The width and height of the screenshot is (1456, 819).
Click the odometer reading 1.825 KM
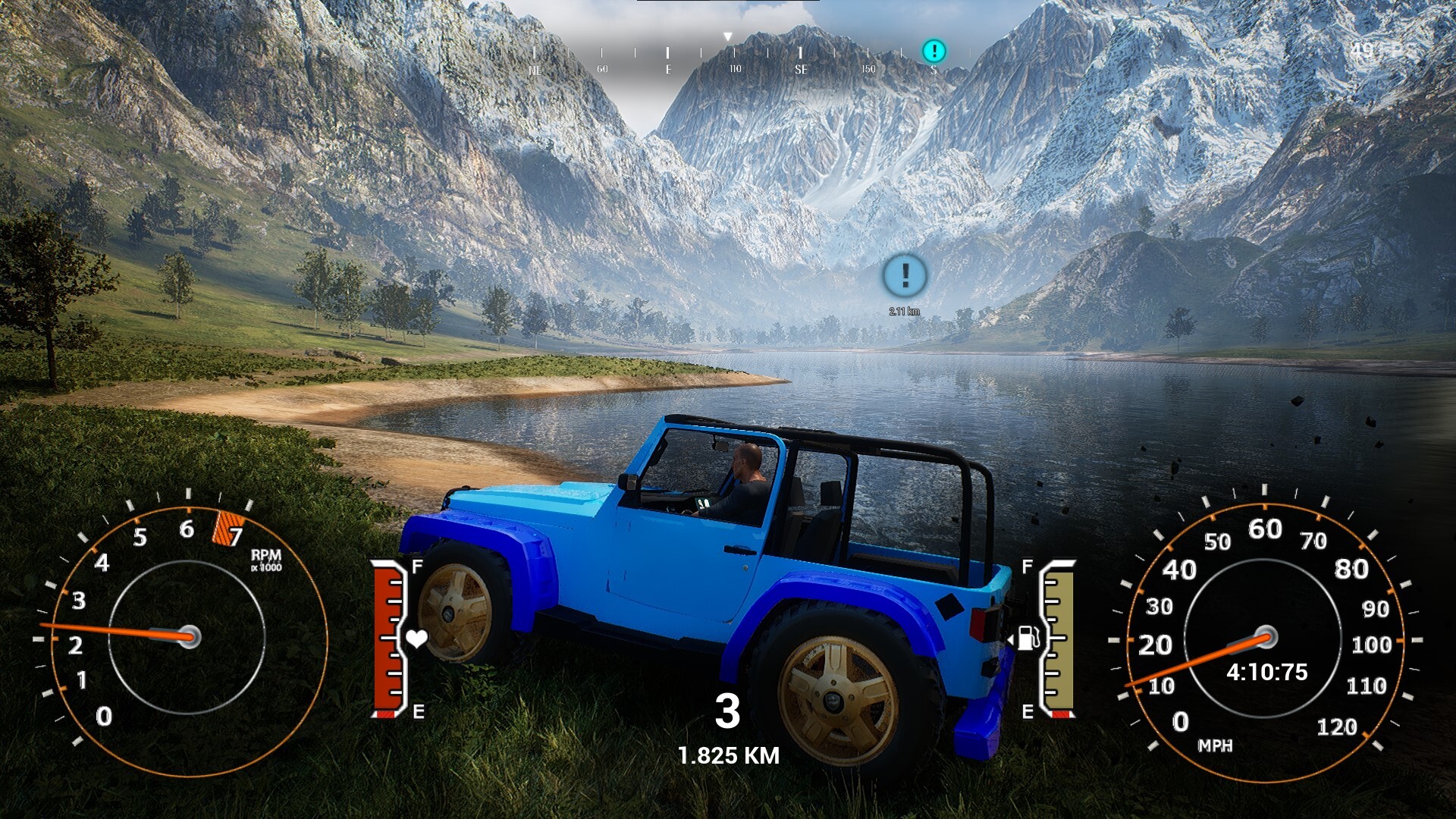click(x=729, y=755)
